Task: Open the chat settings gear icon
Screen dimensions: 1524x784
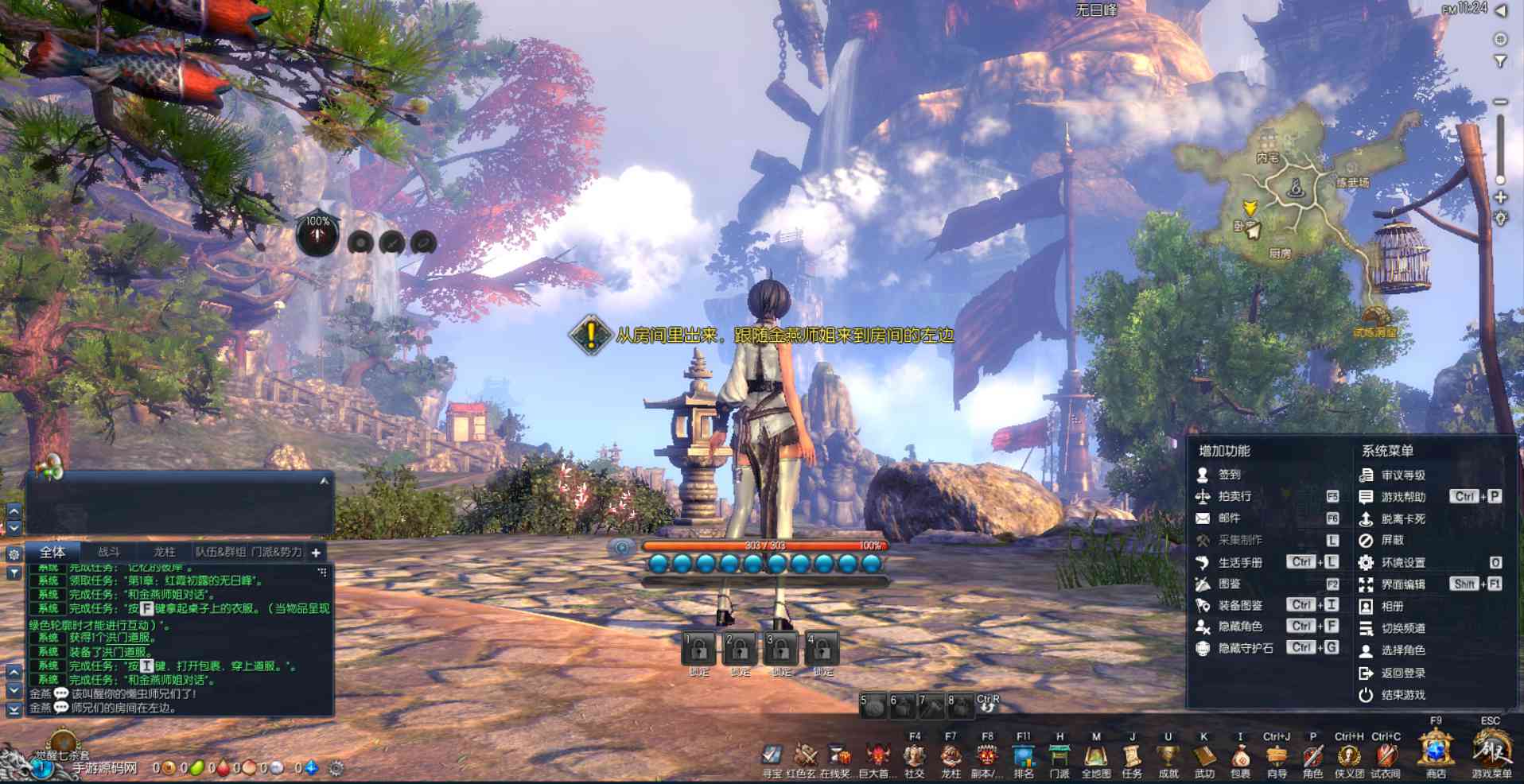Action: click(14, 554)
